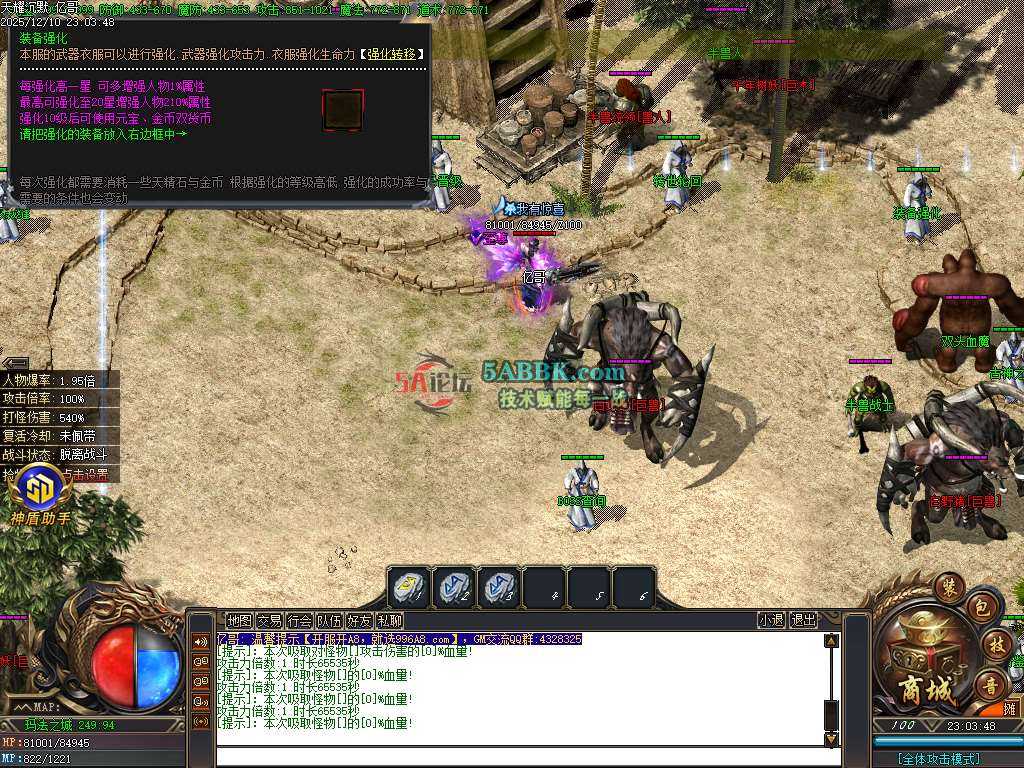Open the 行会 guild button
Screen dimensions: 1024x768
(299, 620)
